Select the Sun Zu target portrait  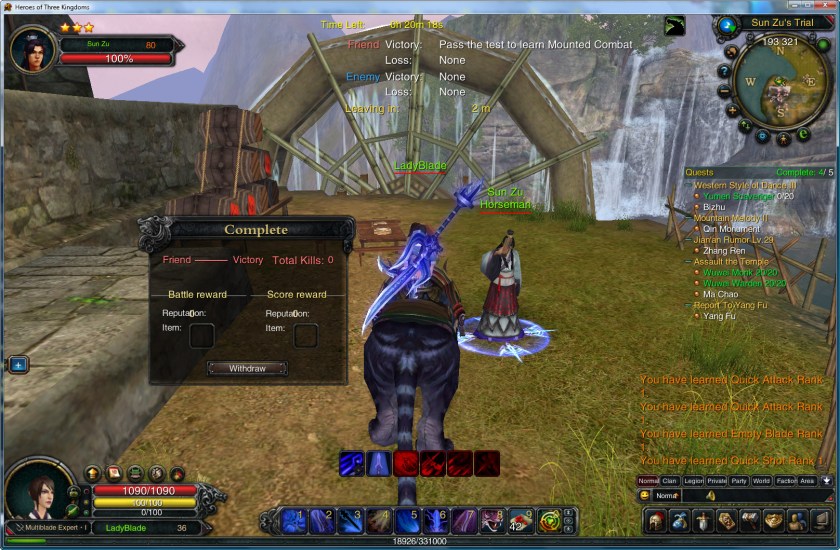pos(31,48)
